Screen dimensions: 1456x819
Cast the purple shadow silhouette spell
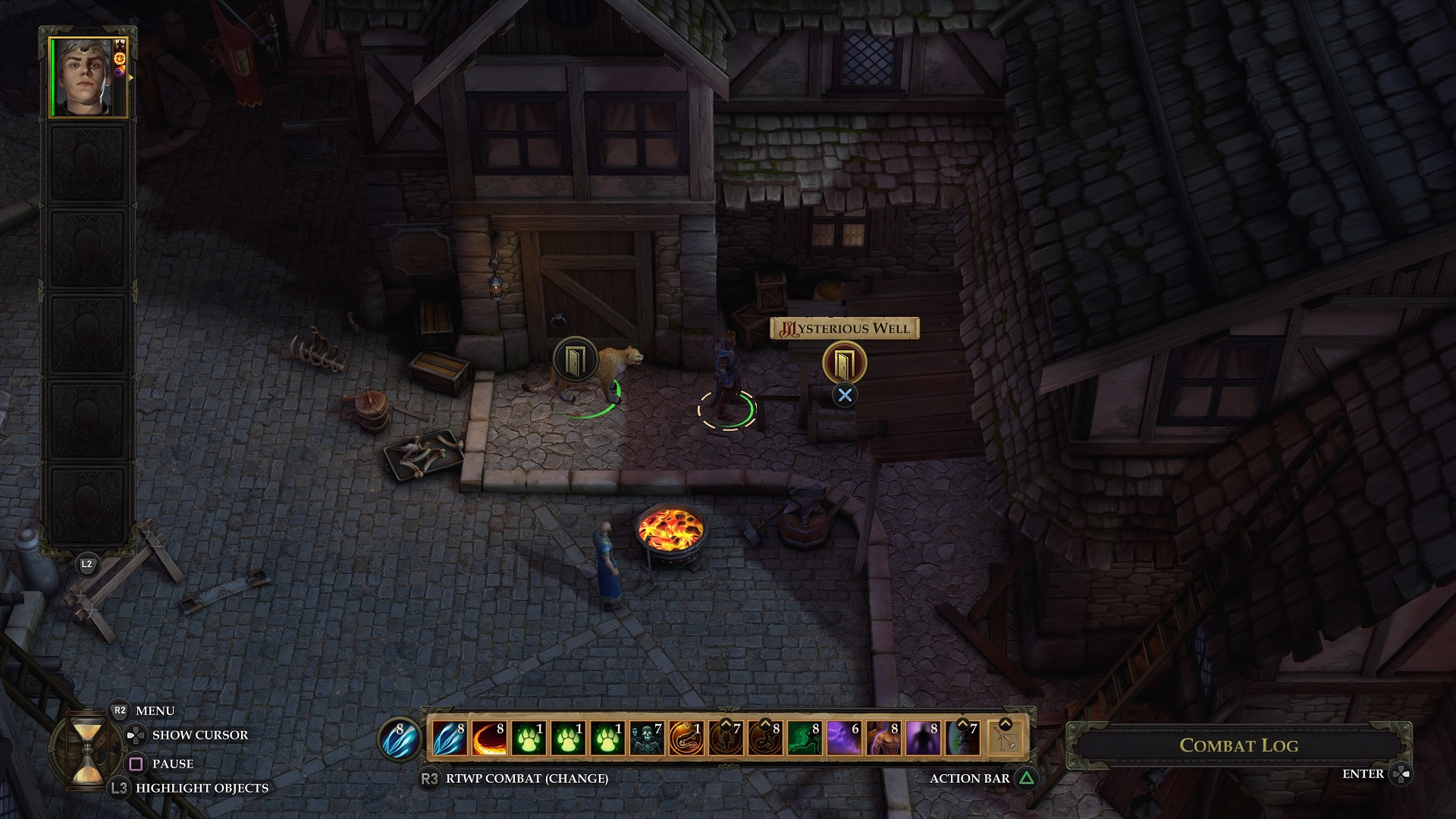(x=923, y=738)
